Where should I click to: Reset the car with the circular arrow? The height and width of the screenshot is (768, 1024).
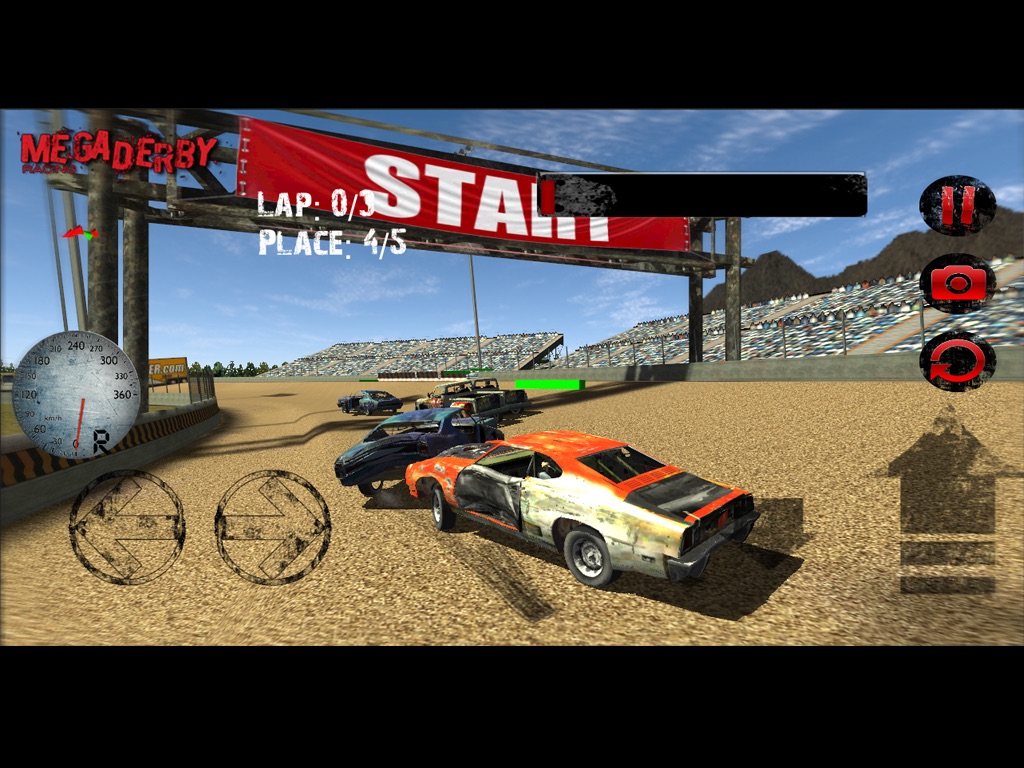(x=957, y=360)
